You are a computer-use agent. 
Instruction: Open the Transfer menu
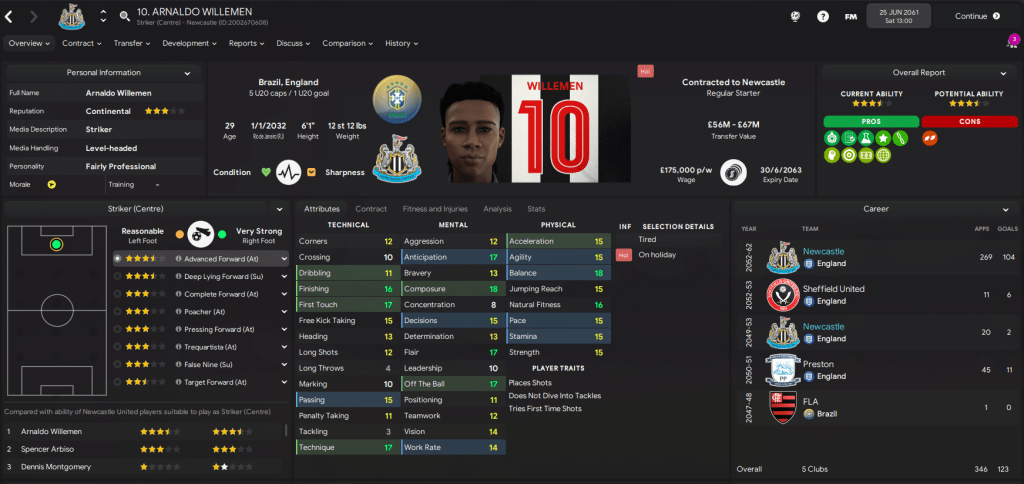click(131, 43)
